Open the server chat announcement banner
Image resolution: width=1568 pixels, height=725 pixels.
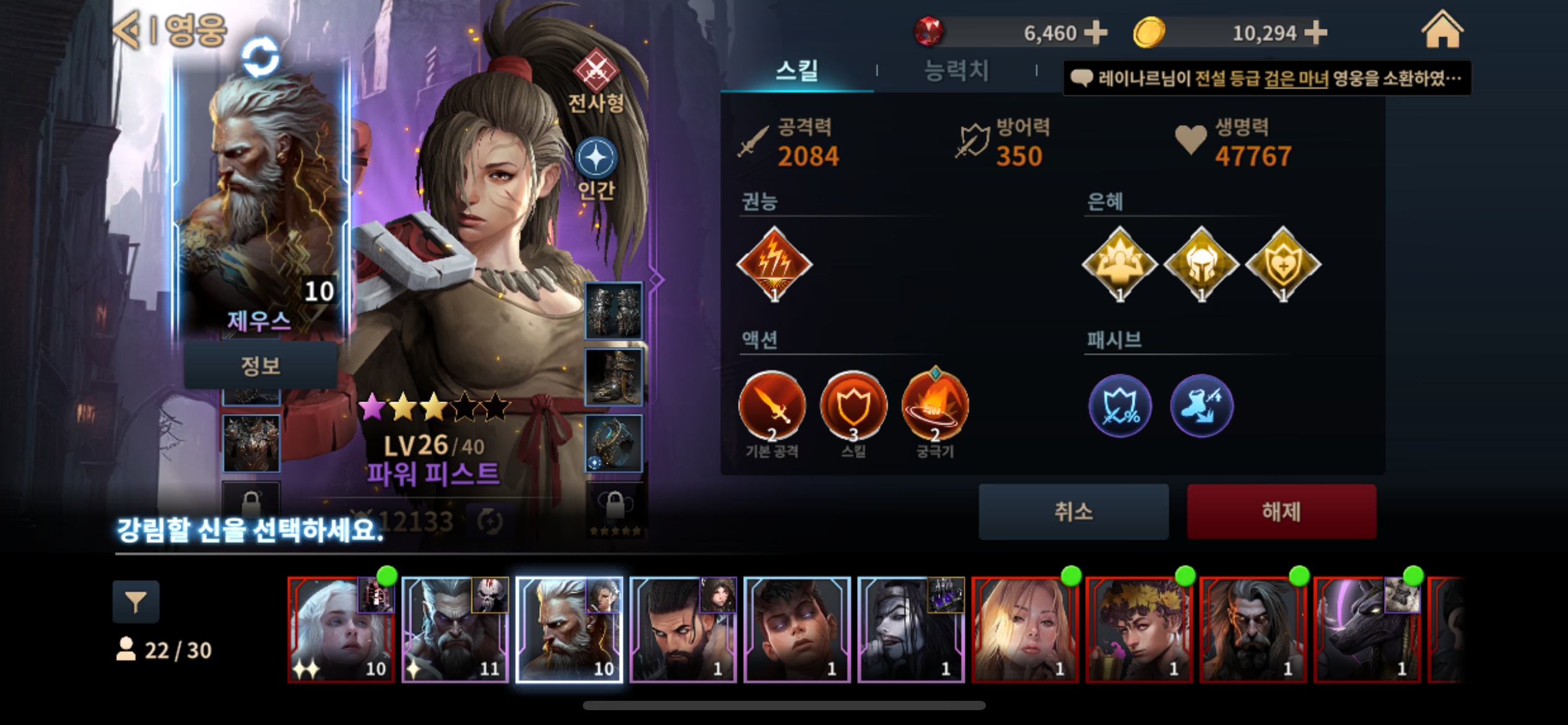point(1267,78)
